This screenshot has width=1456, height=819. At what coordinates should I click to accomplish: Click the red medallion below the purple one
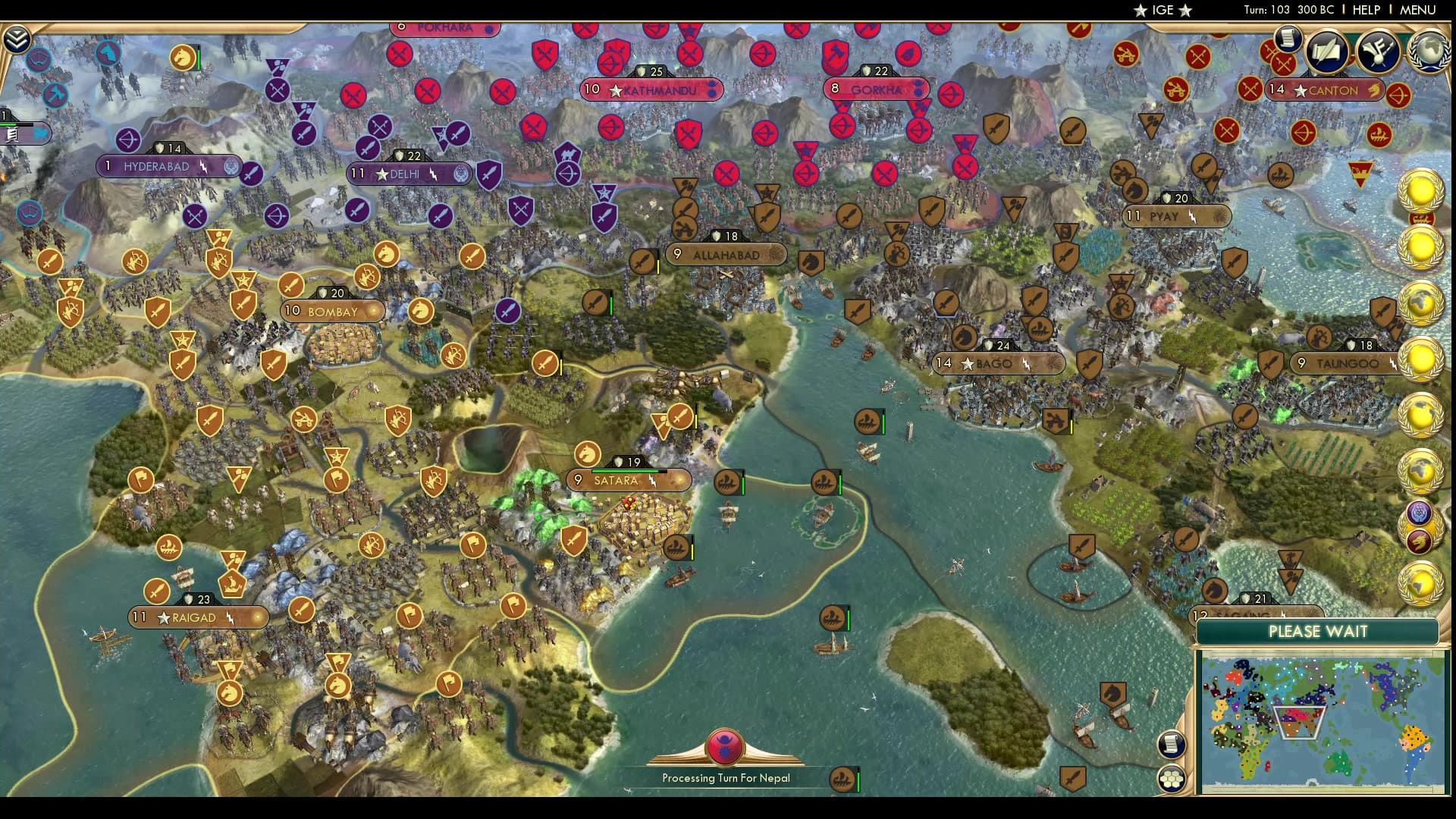[1418, 541]
